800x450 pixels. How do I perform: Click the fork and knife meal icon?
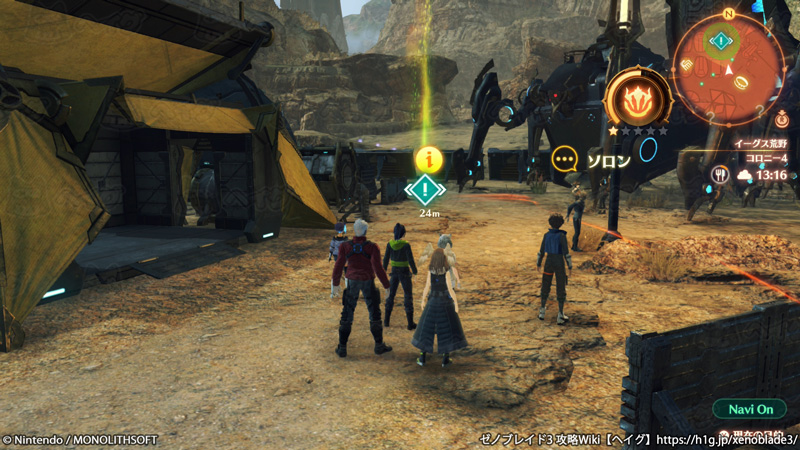point(719,175)
